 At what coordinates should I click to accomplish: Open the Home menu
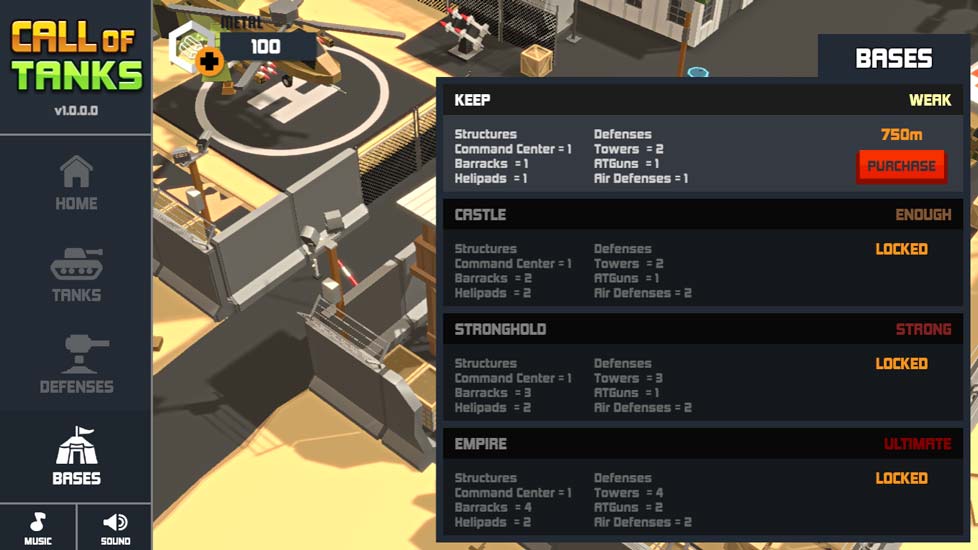click(x=76, y=183)
